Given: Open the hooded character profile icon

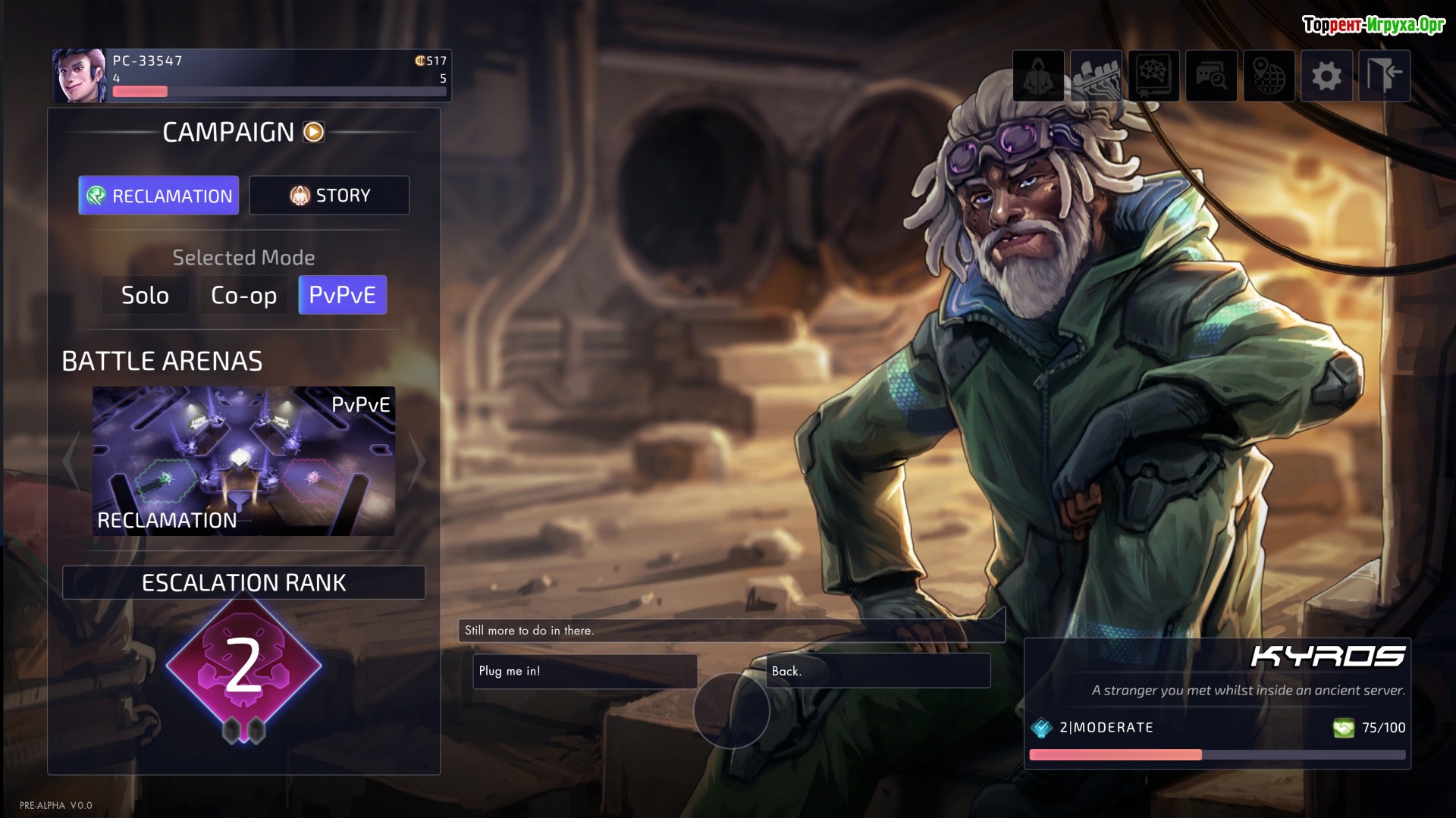Looking at the screenshot, I should coord(1038,76).
